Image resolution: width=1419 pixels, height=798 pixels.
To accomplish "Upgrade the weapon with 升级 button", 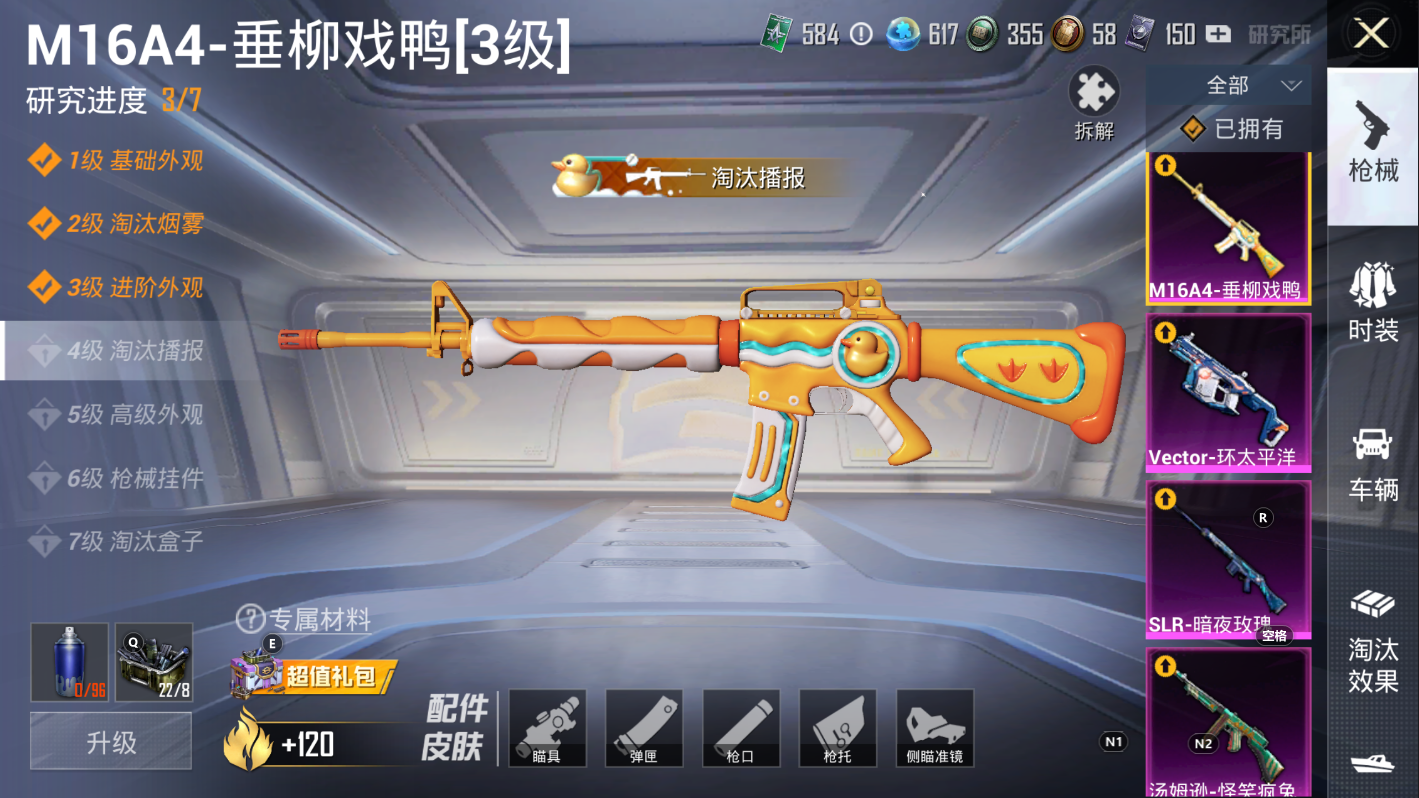I will (x=111, y=743).
